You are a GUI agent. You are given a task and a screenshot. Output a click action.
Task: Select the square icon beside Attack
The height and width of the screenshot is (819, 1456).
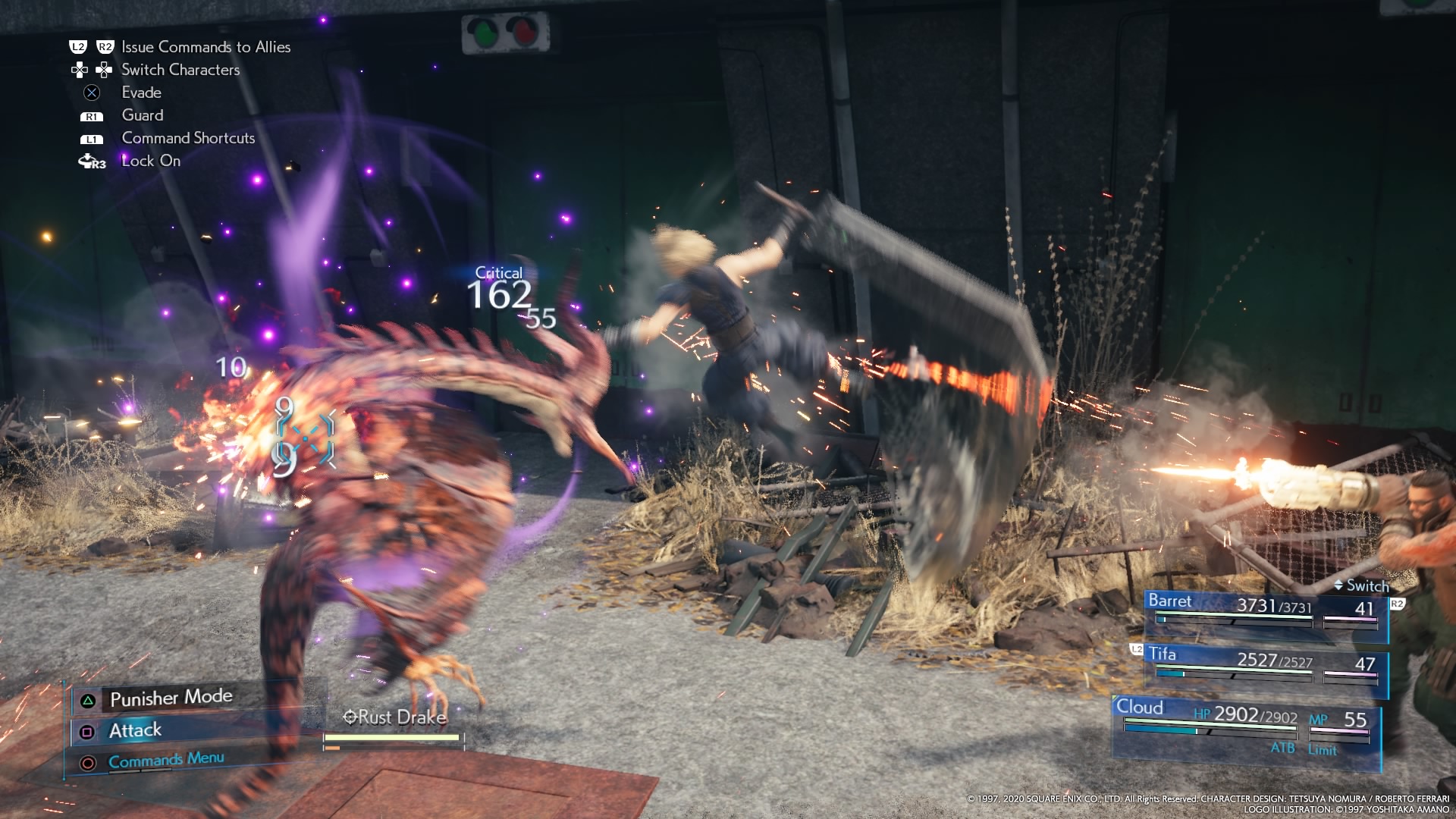click(87, 730)
